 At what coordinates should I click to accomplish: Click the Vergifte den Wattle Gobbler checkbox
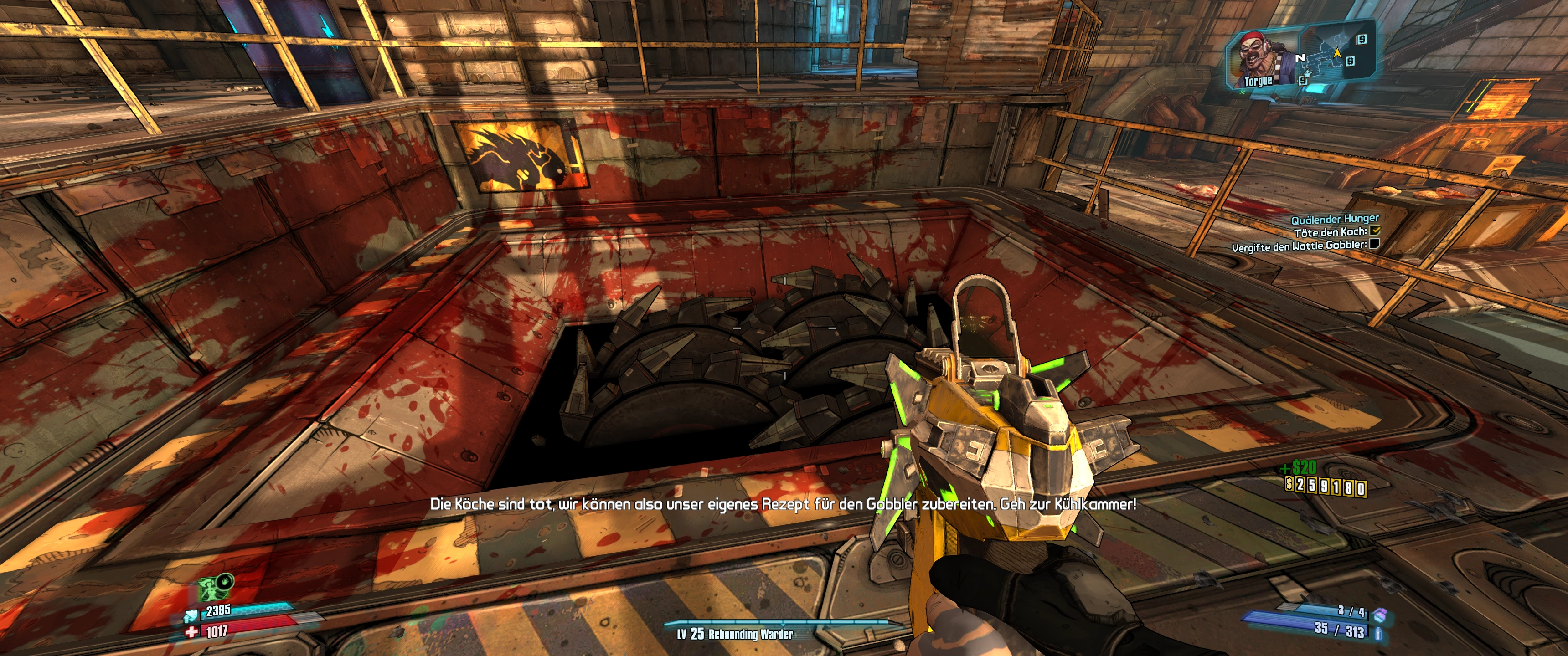pyautogui.click(x=1374, y=245)
